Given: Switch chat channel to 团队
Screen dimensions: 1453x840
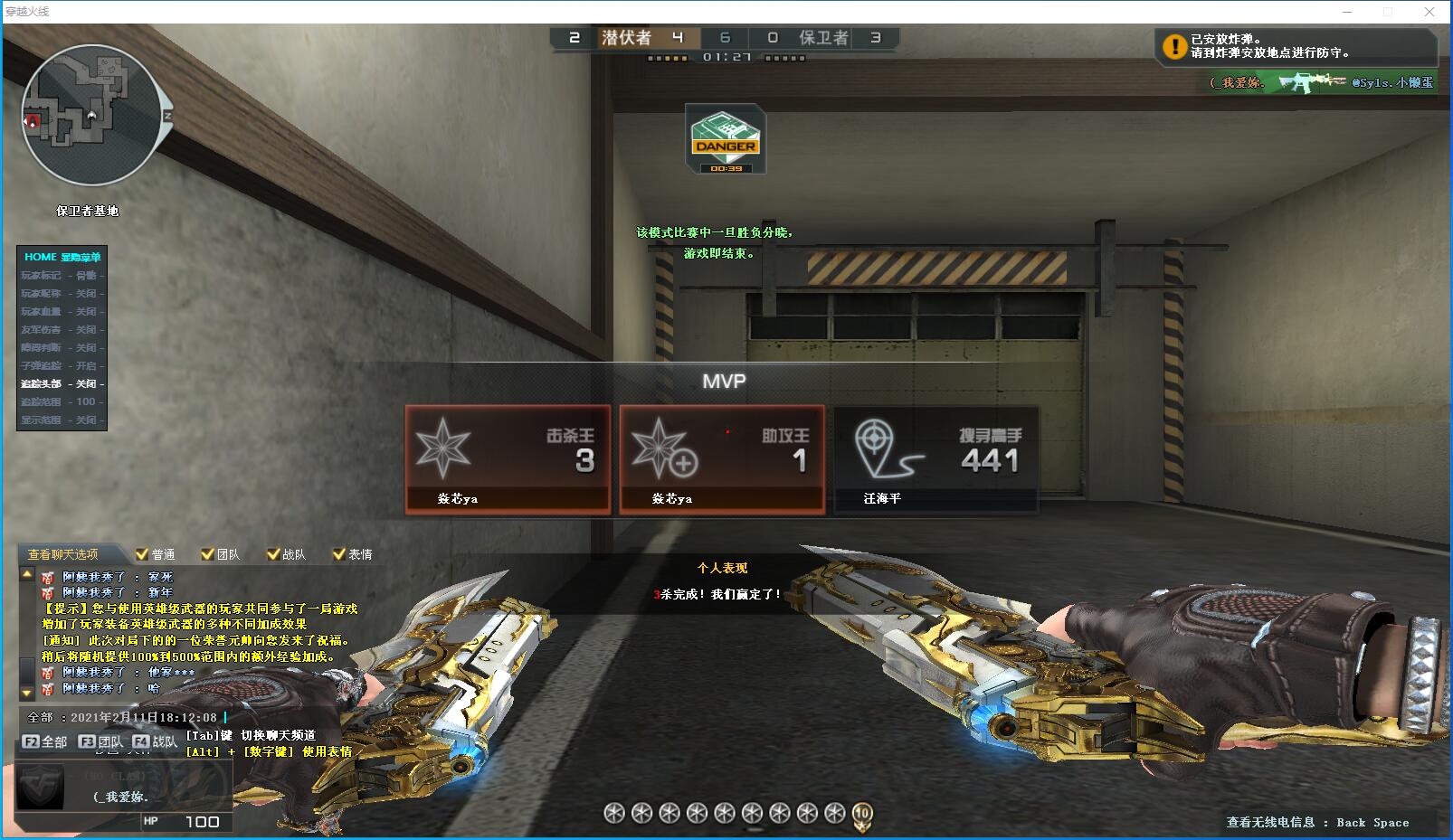Looking at the screenshot, I should pos(100,741).
